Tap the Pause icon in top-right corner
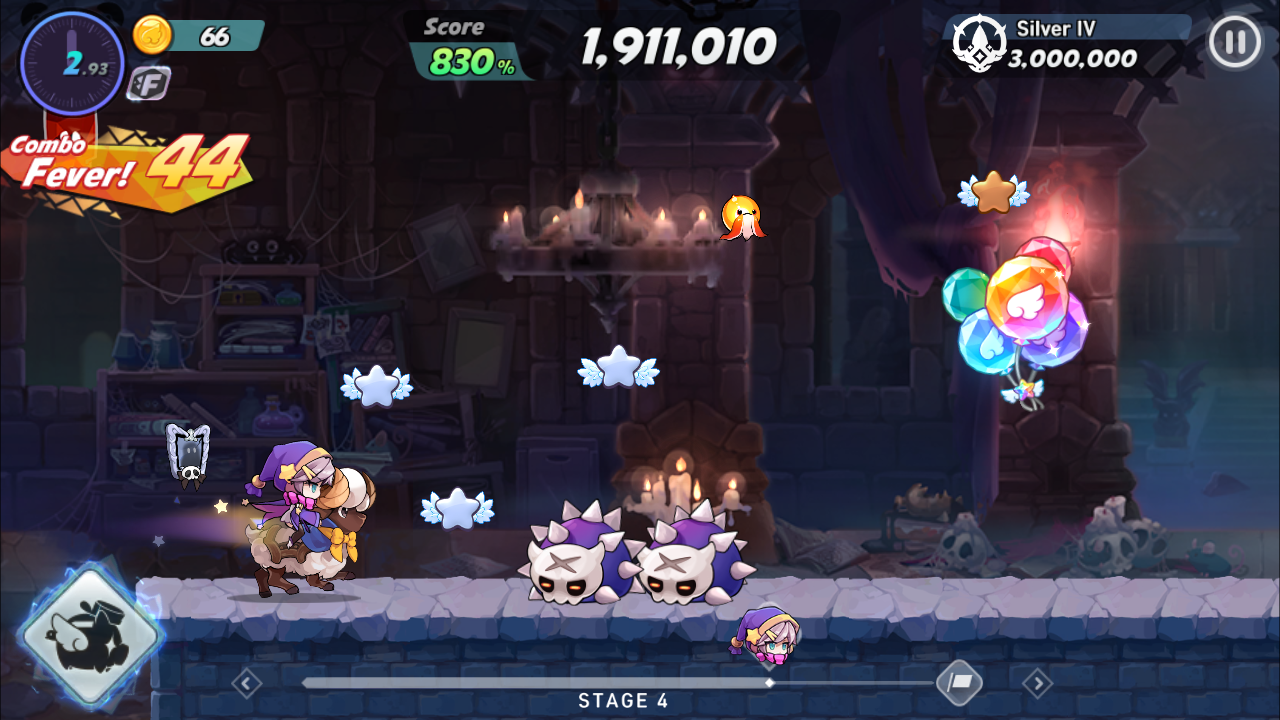This screenshot has height=720, width=1280. [1236, 42]
